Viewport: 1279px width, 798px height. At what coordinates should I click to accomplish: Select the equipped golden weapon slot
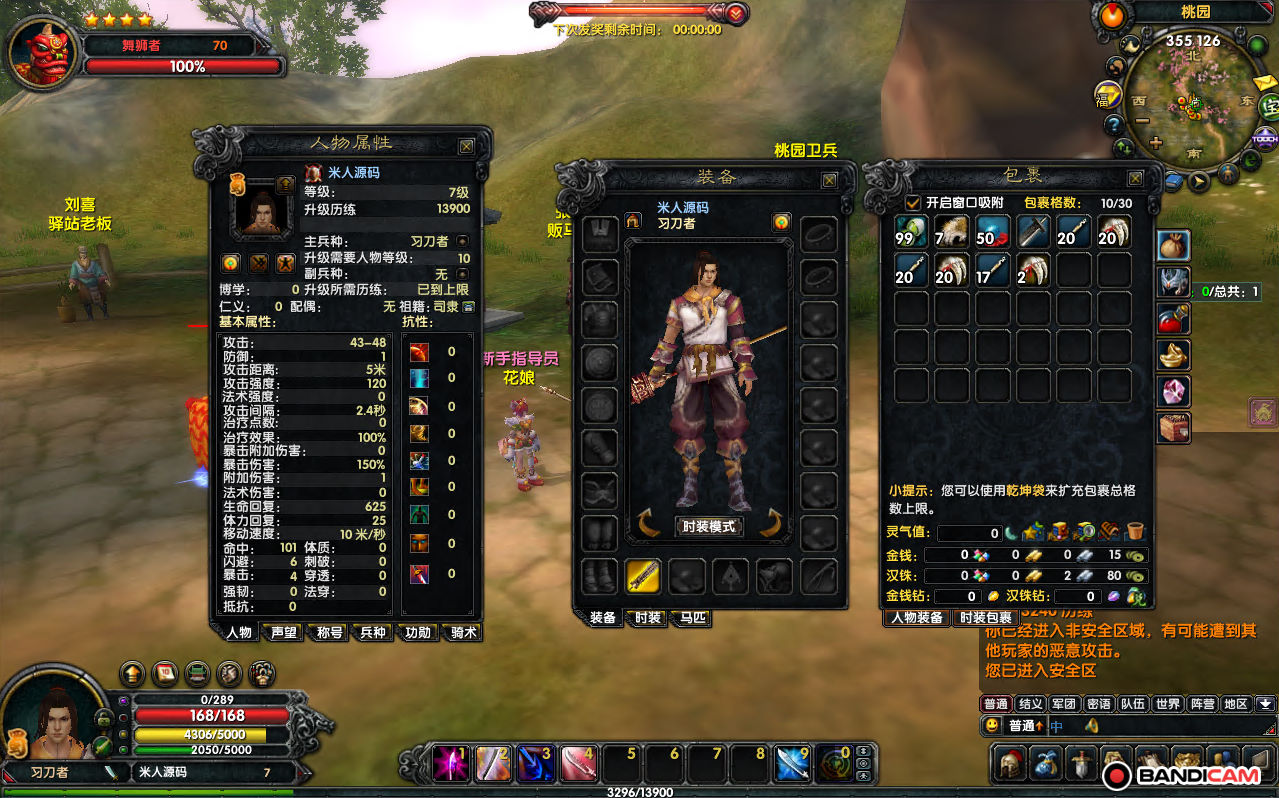[x=643, y=576]
